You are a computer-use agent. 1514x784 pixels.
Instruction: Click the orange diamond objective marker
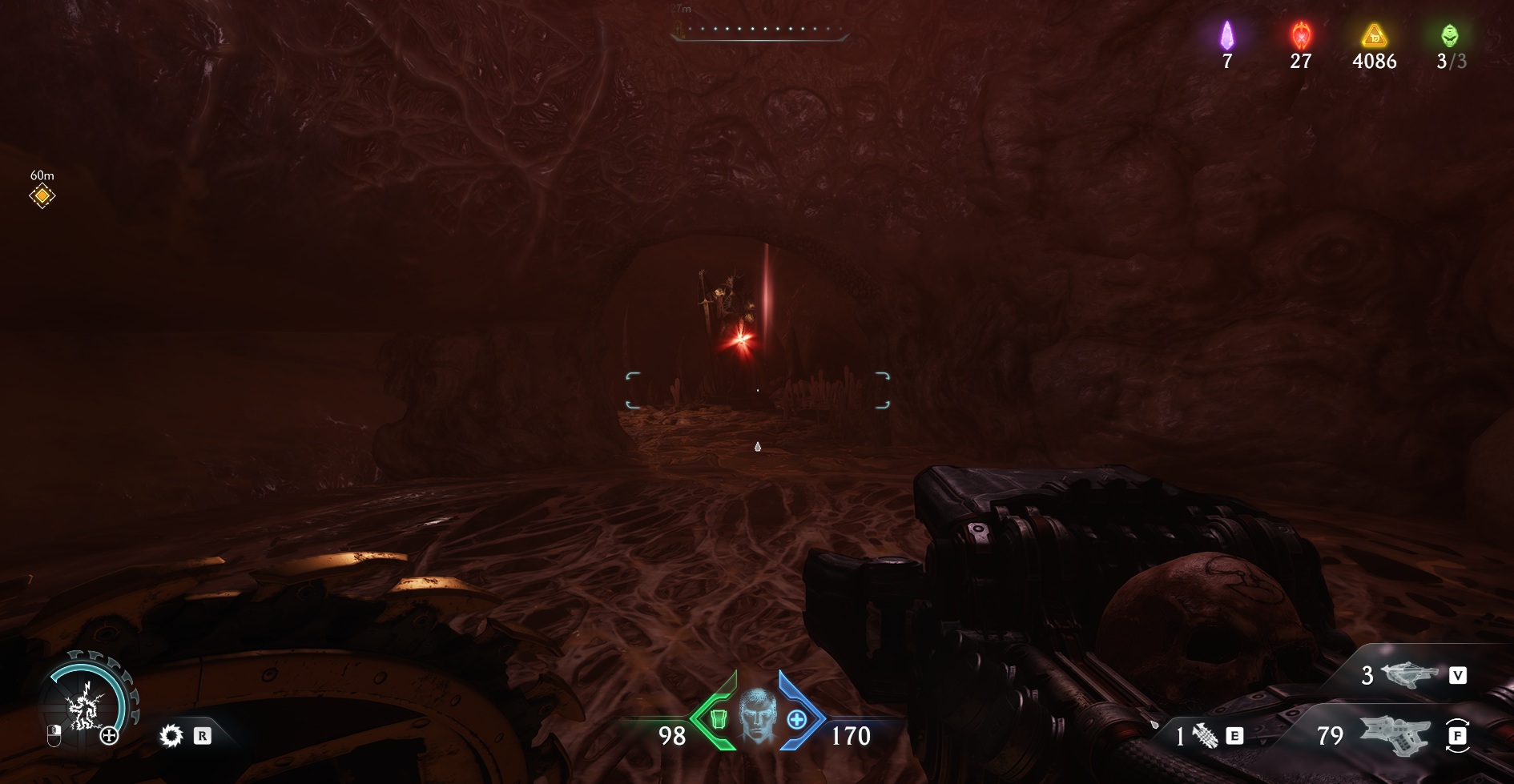[42, 196]
